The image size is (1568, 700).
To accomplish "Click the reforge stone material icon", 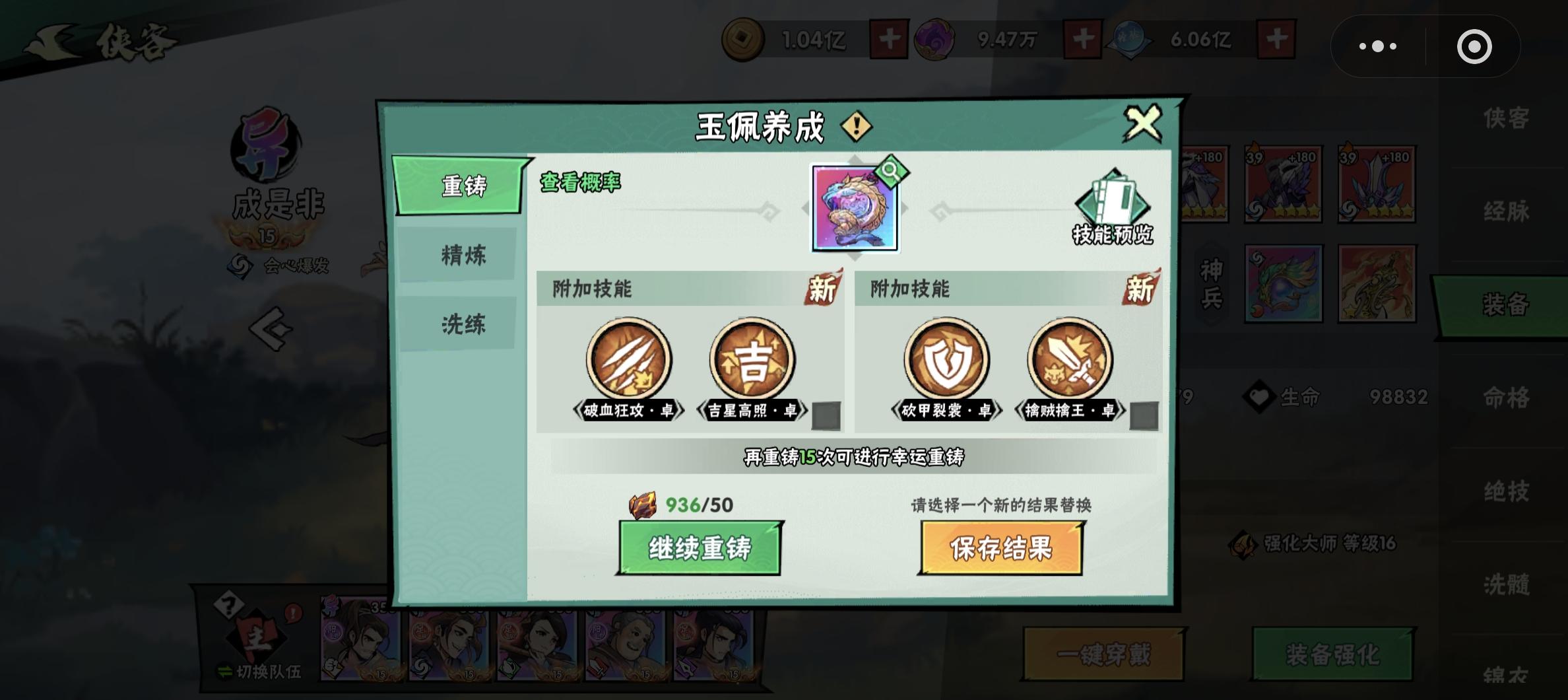I will (642, 504).
